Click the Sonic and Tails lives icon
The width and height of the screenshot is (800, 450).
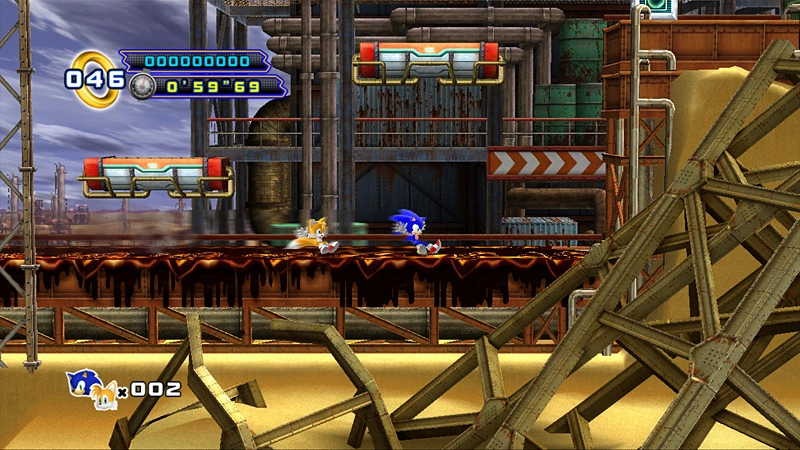click(x=90, y=390)
